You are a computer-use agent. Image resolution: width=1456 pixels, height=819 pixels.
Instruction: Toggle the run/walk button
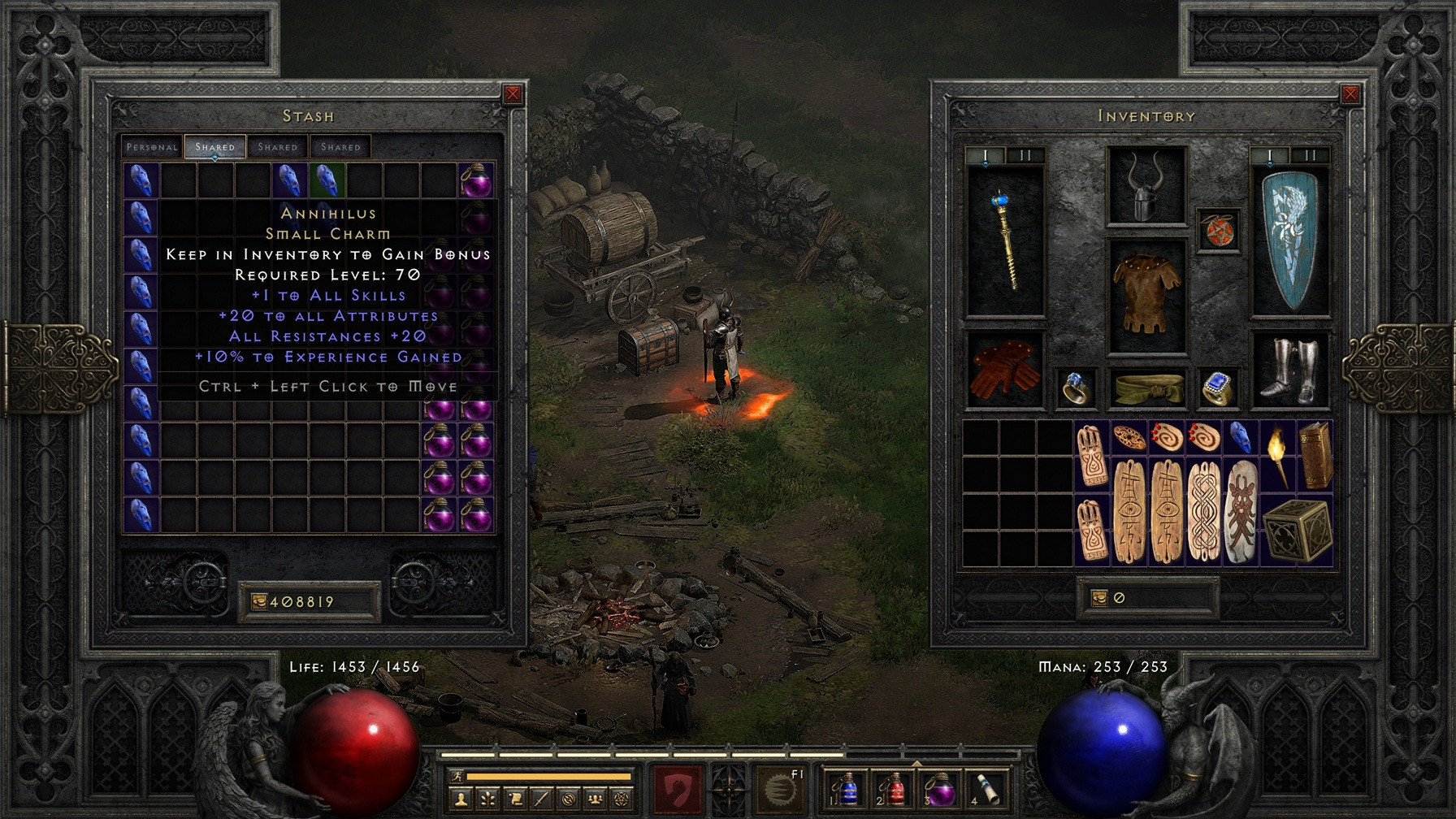(457, 776)
